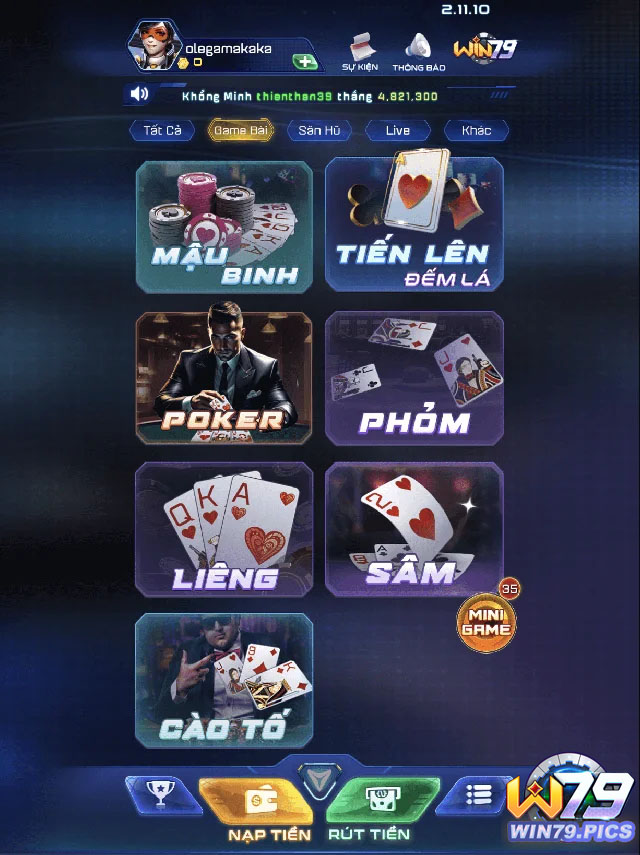Open the Liêng card game
Viewport: 640px width, 855px height.
(x=224, y=529)
